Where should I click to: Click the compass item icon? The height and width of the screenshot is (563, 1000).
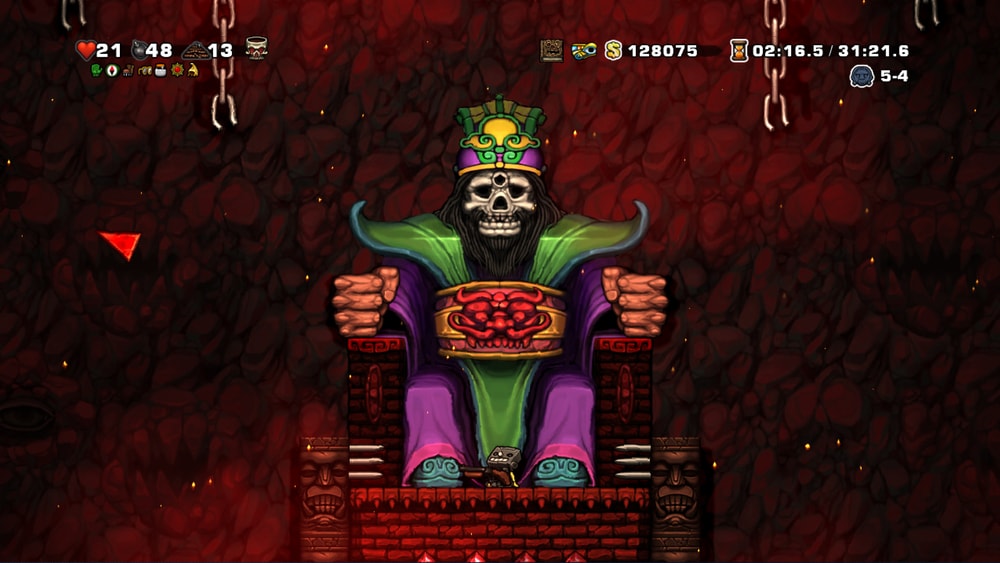coord(113,70)
